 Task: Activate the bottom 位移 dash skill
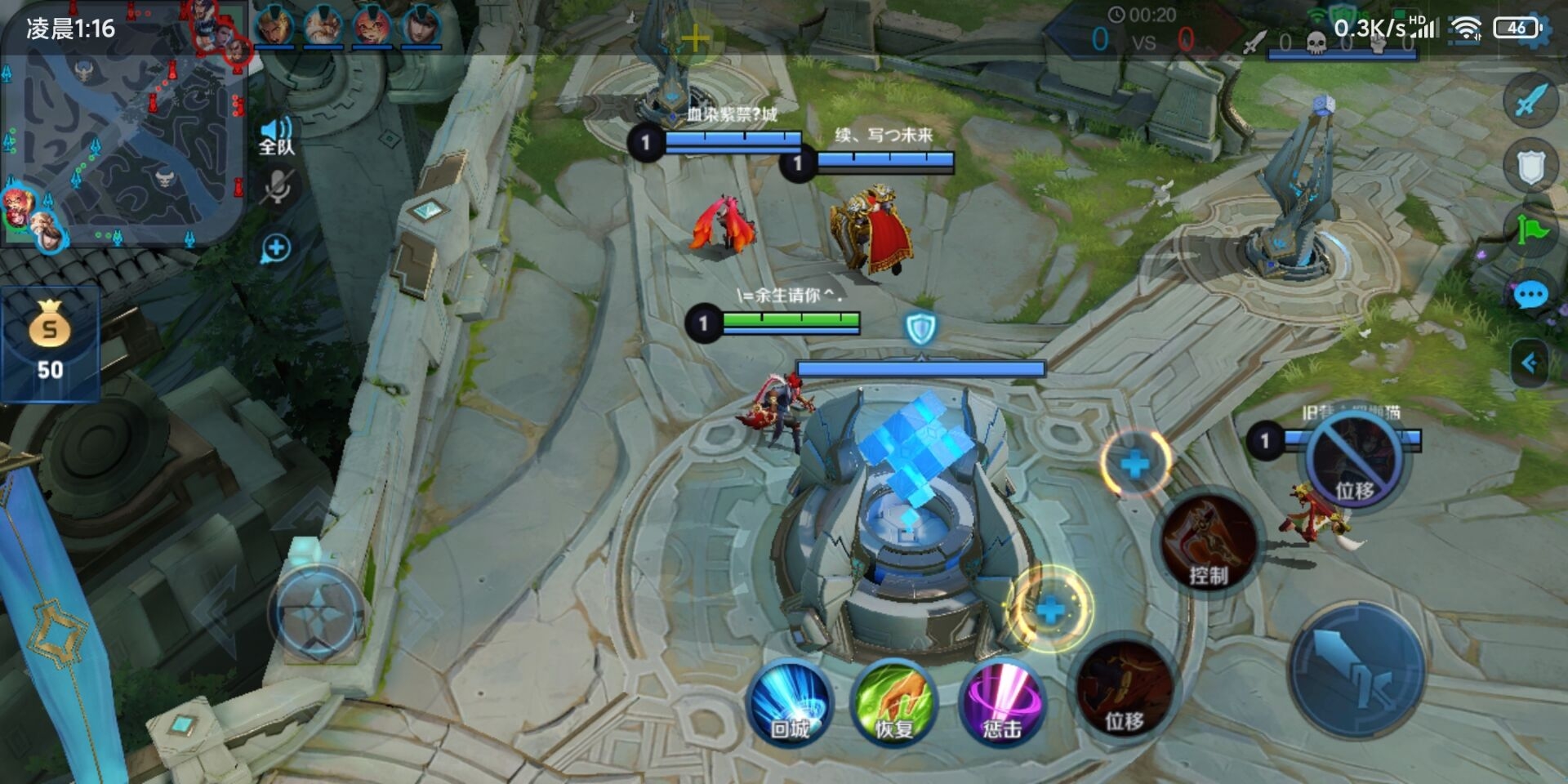[1125, 690]
